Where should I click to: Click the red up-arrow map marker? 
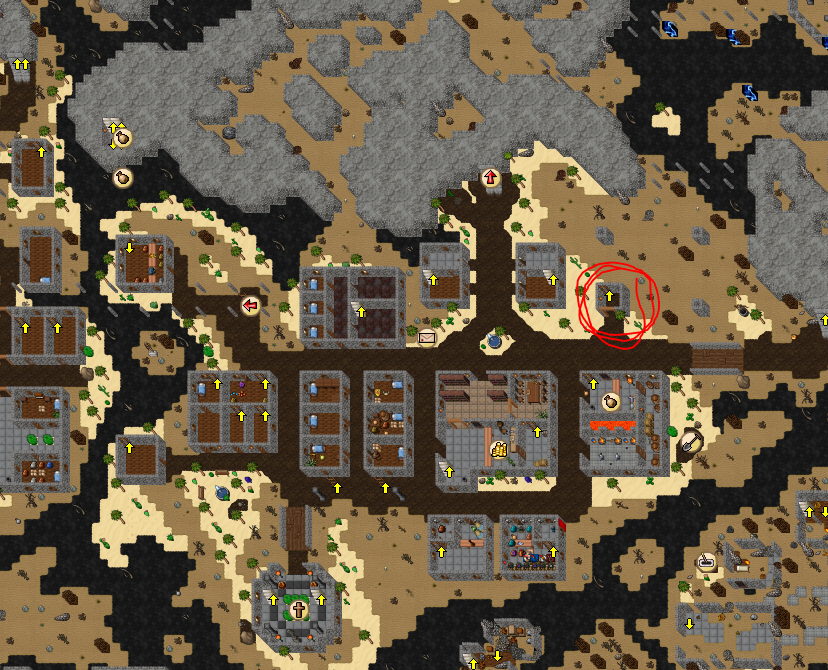tap(491, 178)
